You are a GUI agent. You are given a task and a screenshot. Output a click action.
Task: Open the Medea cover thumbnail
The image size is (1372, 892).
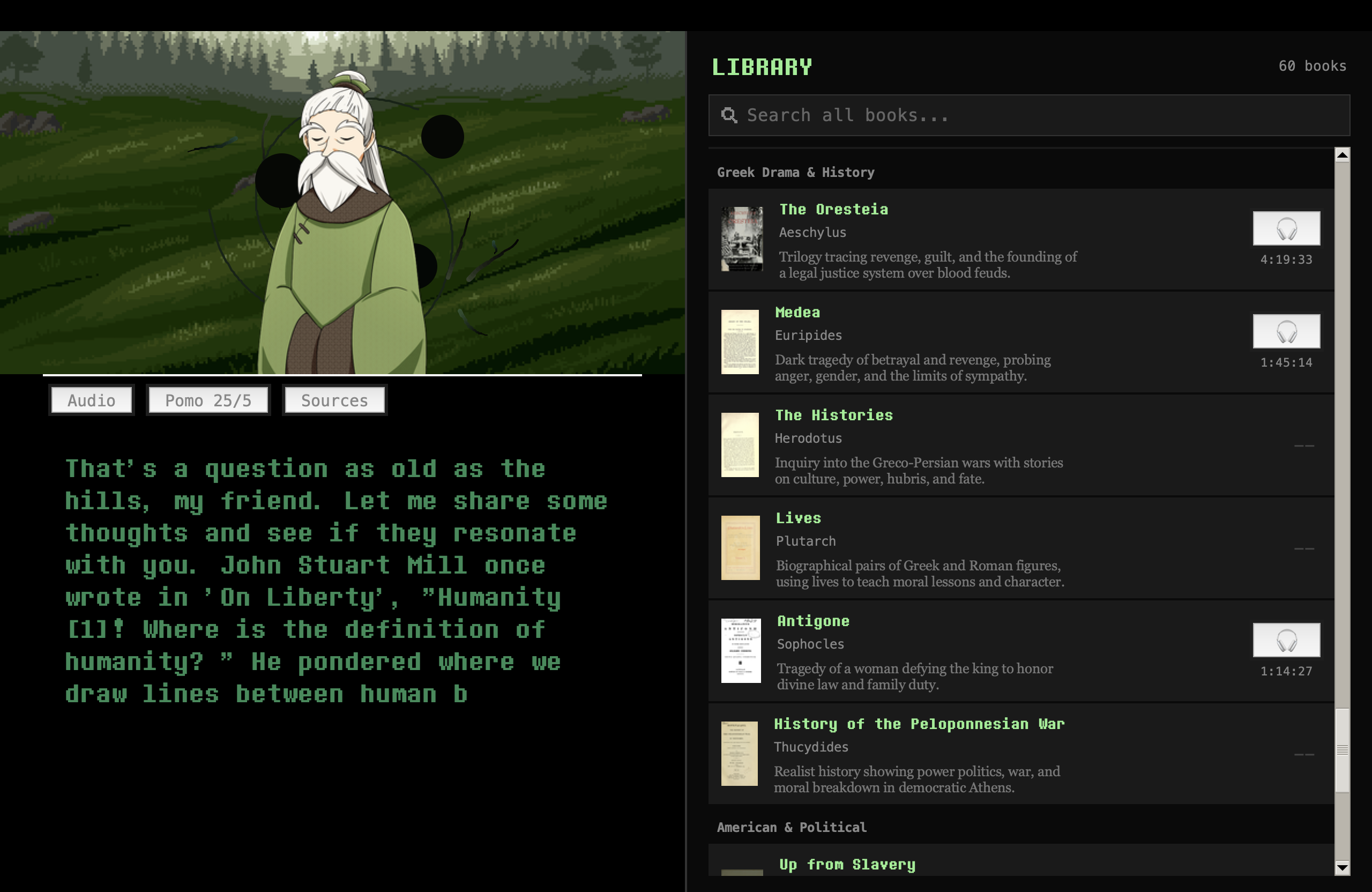point(741,342)
